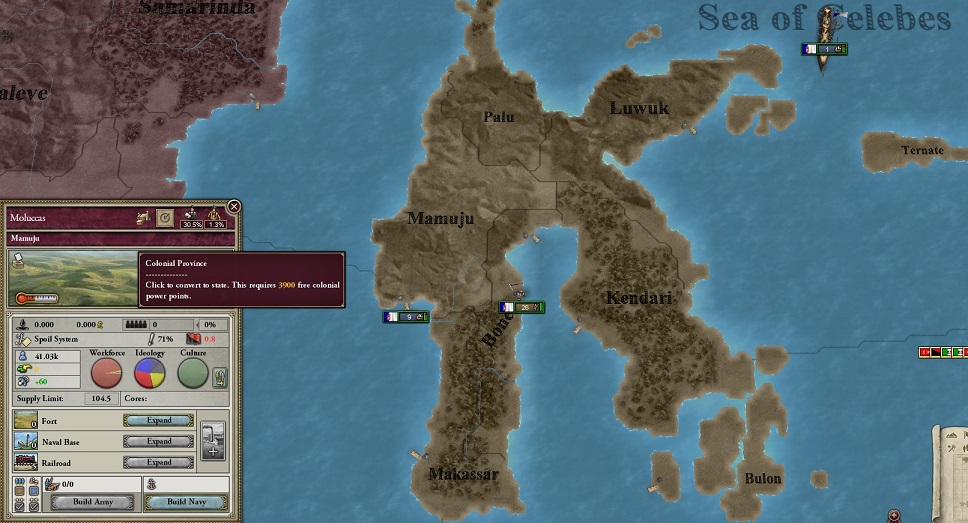This screenshot has width=968, height=523.
Task: Expand the Naval Base
Action: click(159, 441)
